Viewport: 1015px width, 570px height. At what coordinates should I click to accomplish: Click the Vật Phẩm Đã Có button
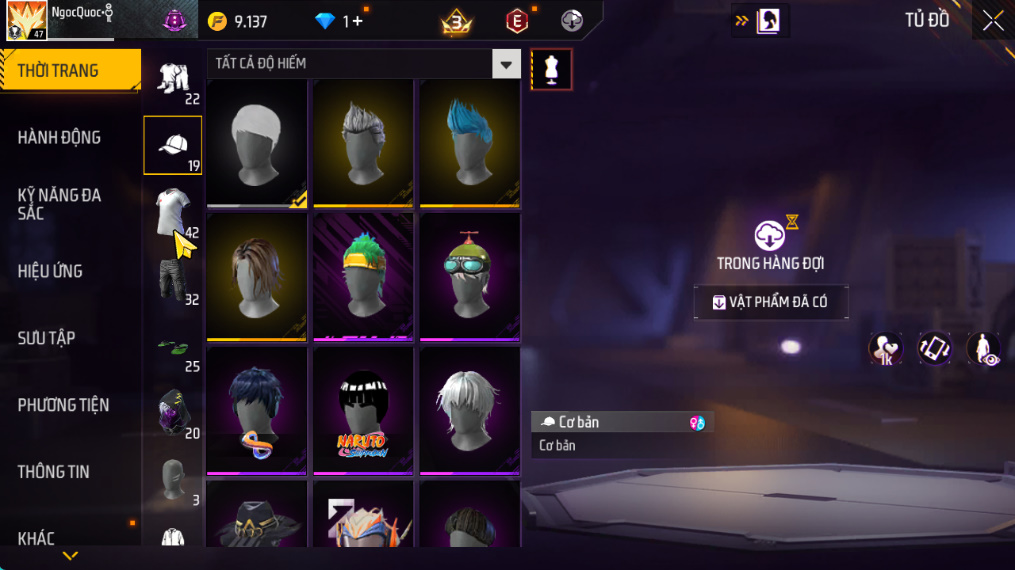click(x=771, y=302)
